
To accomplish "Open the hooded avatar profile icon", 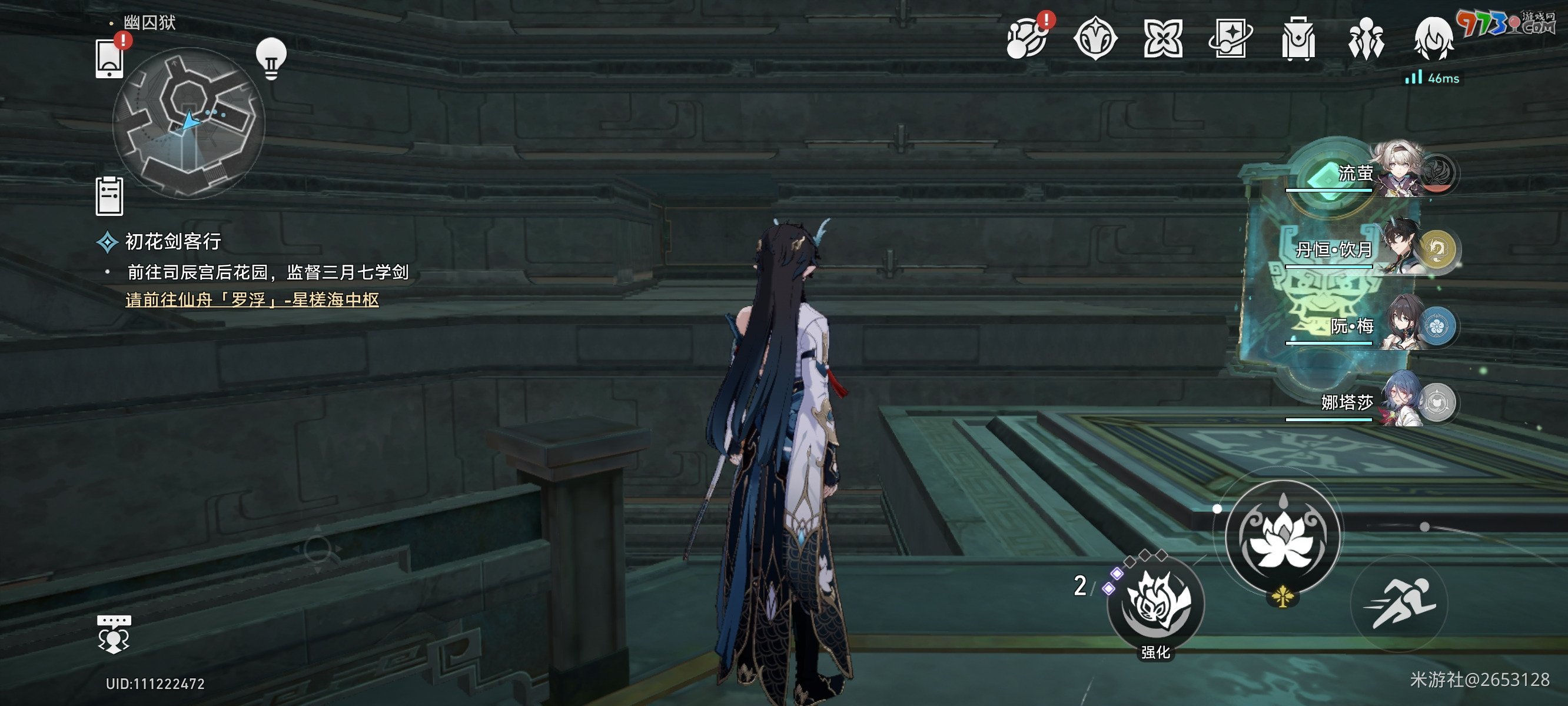I will pyautogui.click(x=1433, y=39).
